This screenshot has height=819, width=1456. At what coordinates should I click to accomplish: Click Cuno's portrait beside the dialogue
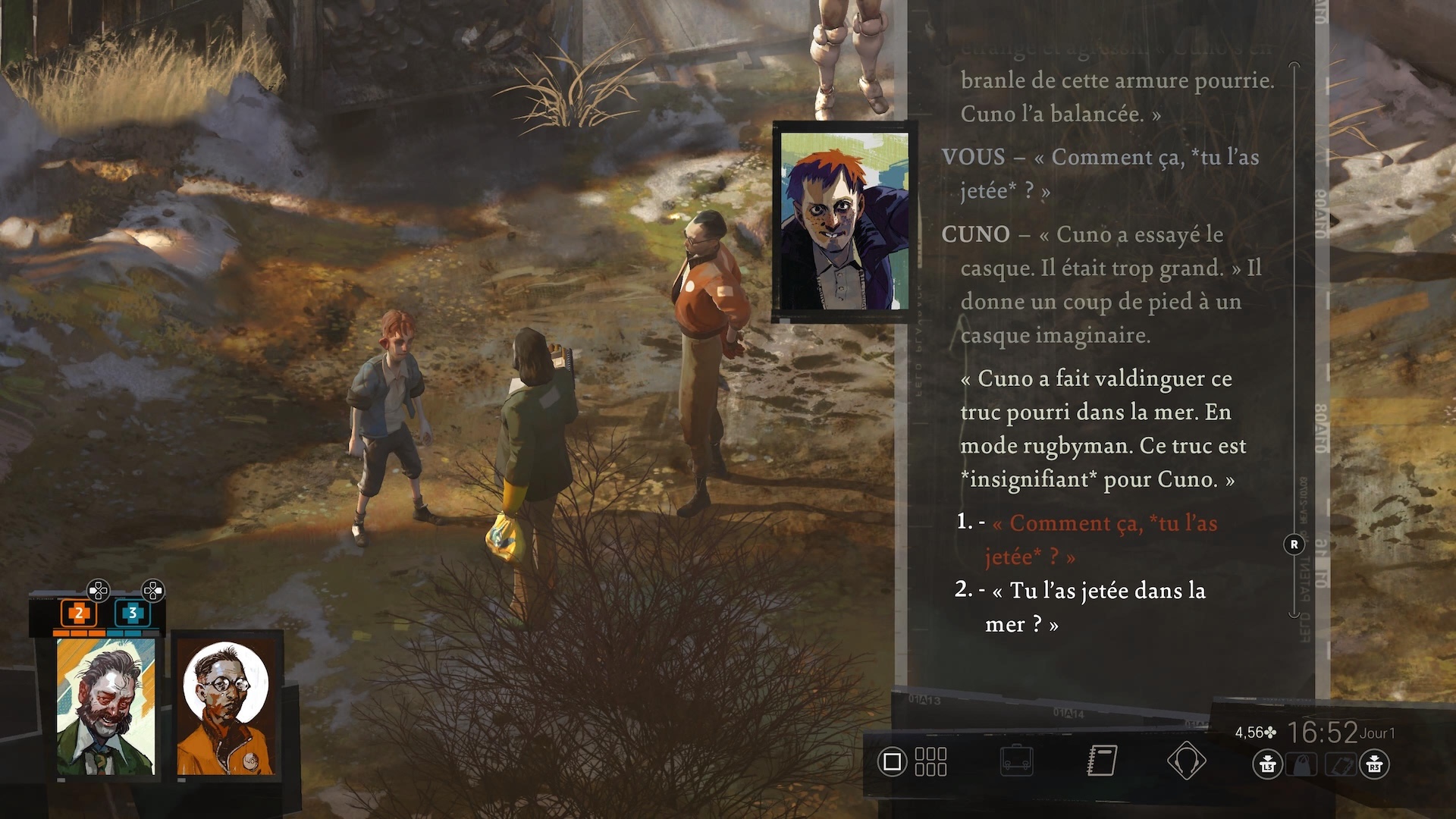click(844, 221)
